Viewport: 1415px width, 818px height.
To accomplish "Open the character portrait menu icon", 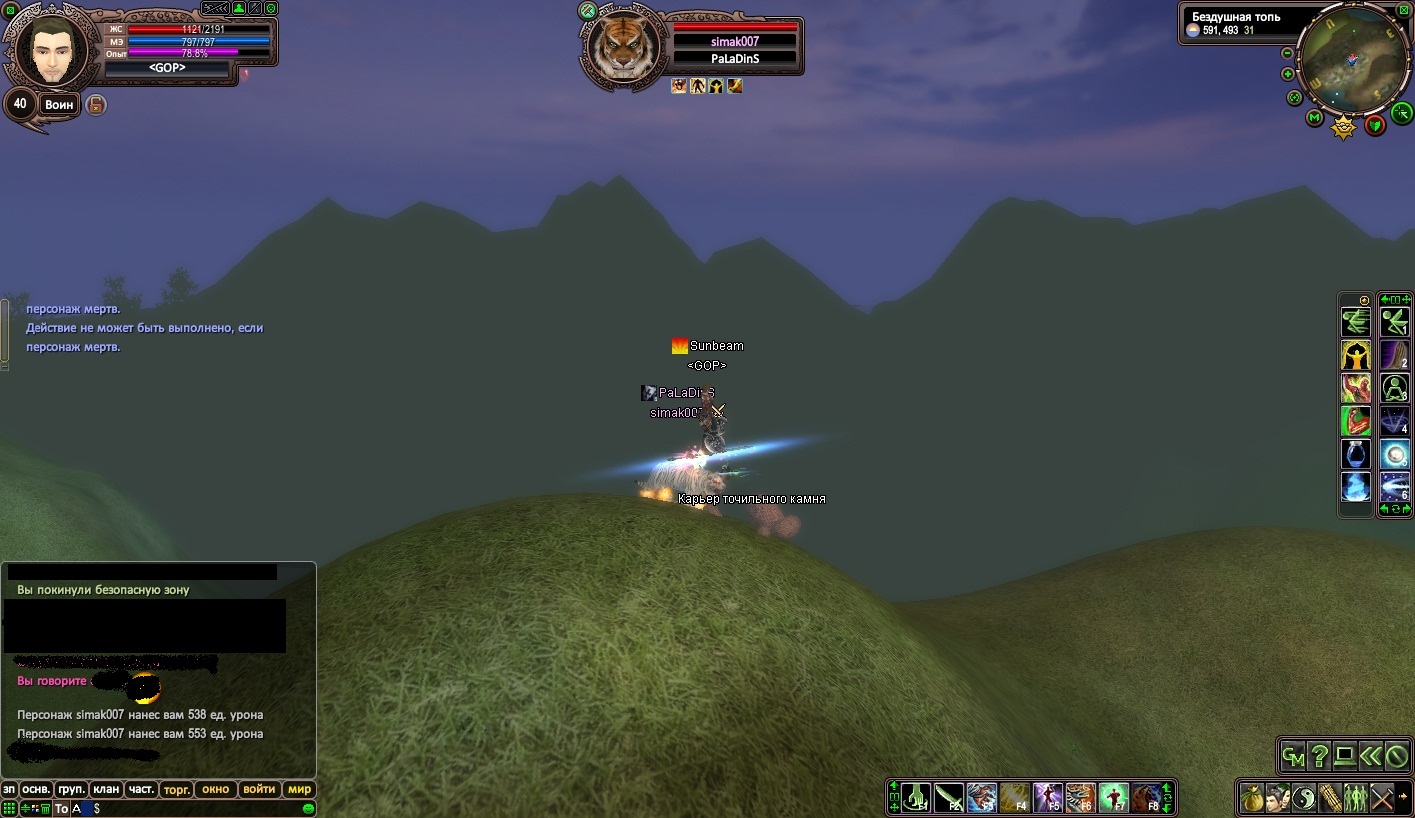I will (1277, 798).
